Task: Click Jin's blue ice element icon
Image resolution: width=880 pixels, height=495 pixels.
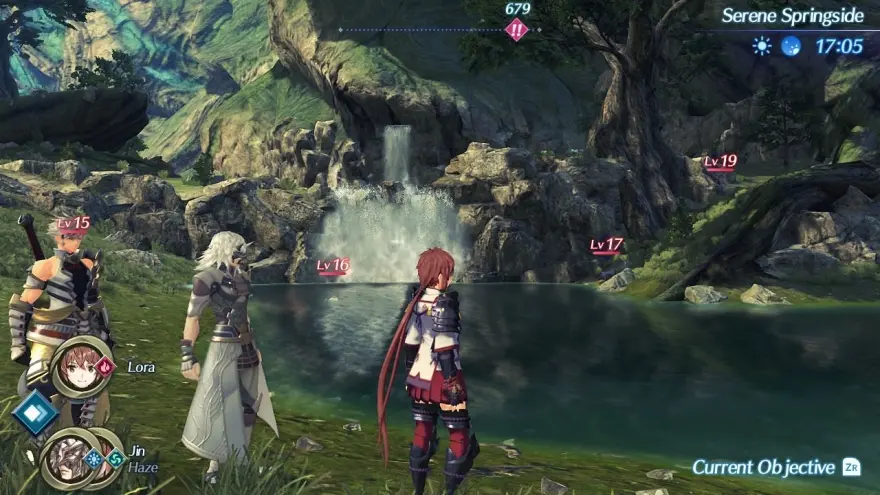Action: 95,459
